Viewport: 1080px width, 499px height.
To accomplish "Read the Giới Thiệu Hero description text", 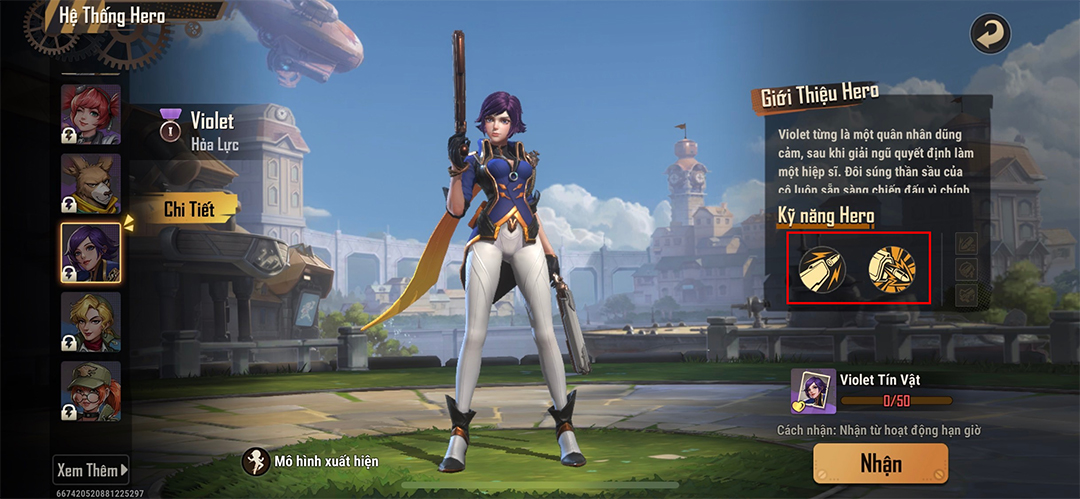I will pos(875,160).
